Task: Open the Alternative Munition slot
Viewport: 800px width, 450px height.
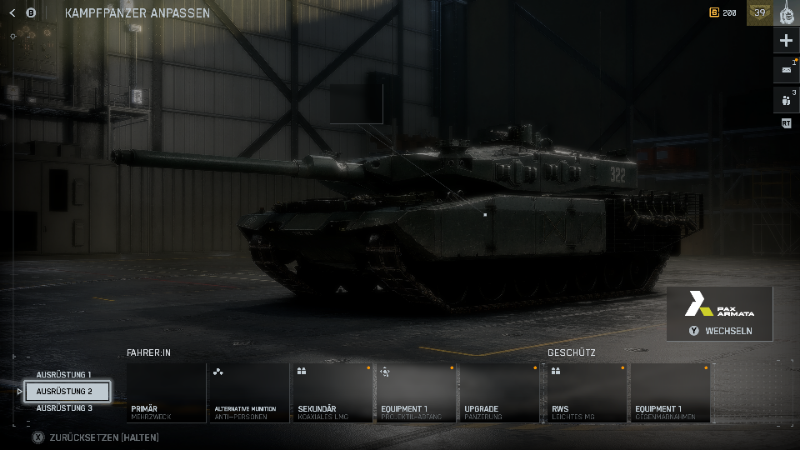Action: tap(248, 392)
